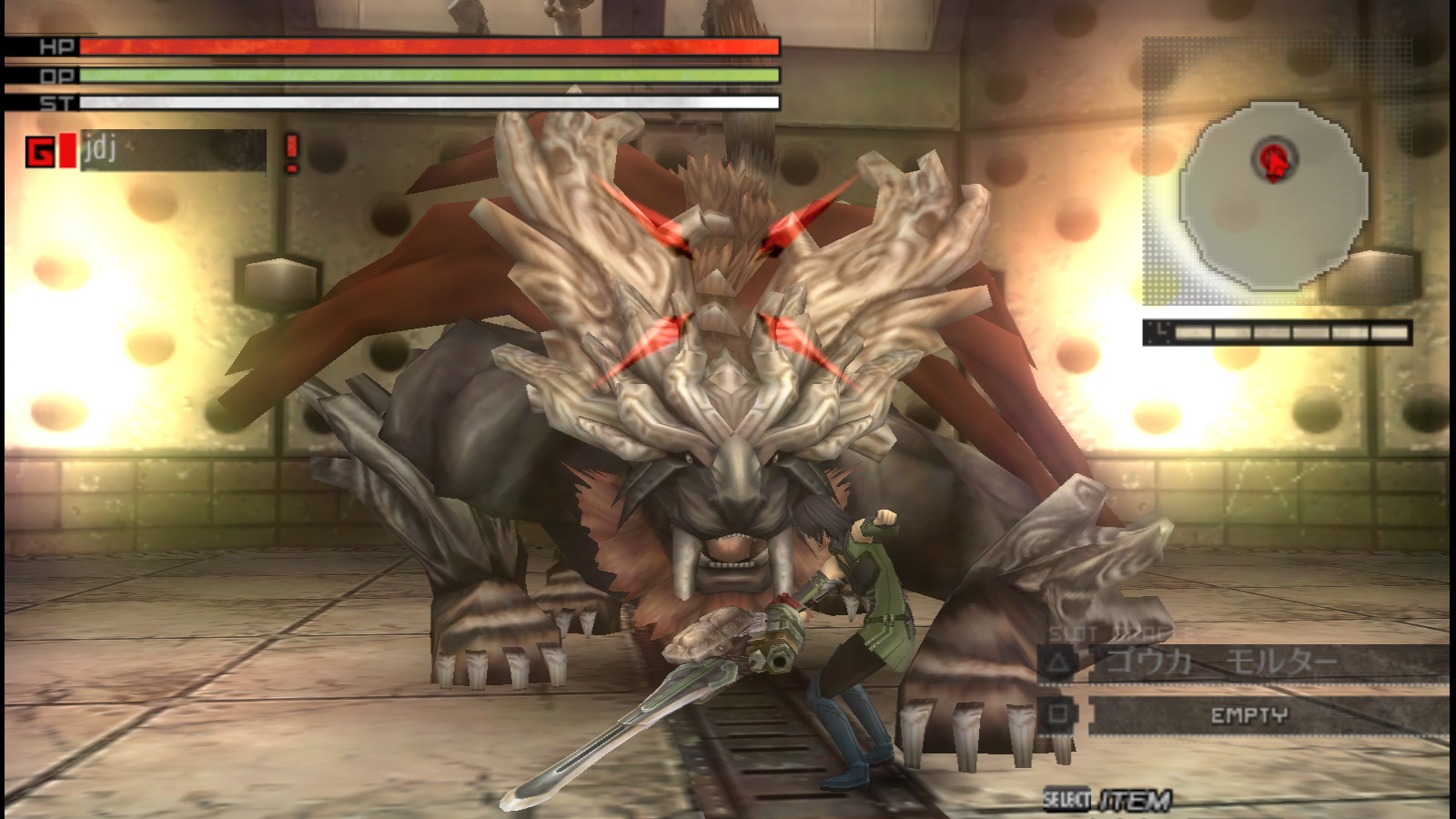Select the ゴウカ モルター bullet slot
1456x819 pixels.
point(1242,662)
